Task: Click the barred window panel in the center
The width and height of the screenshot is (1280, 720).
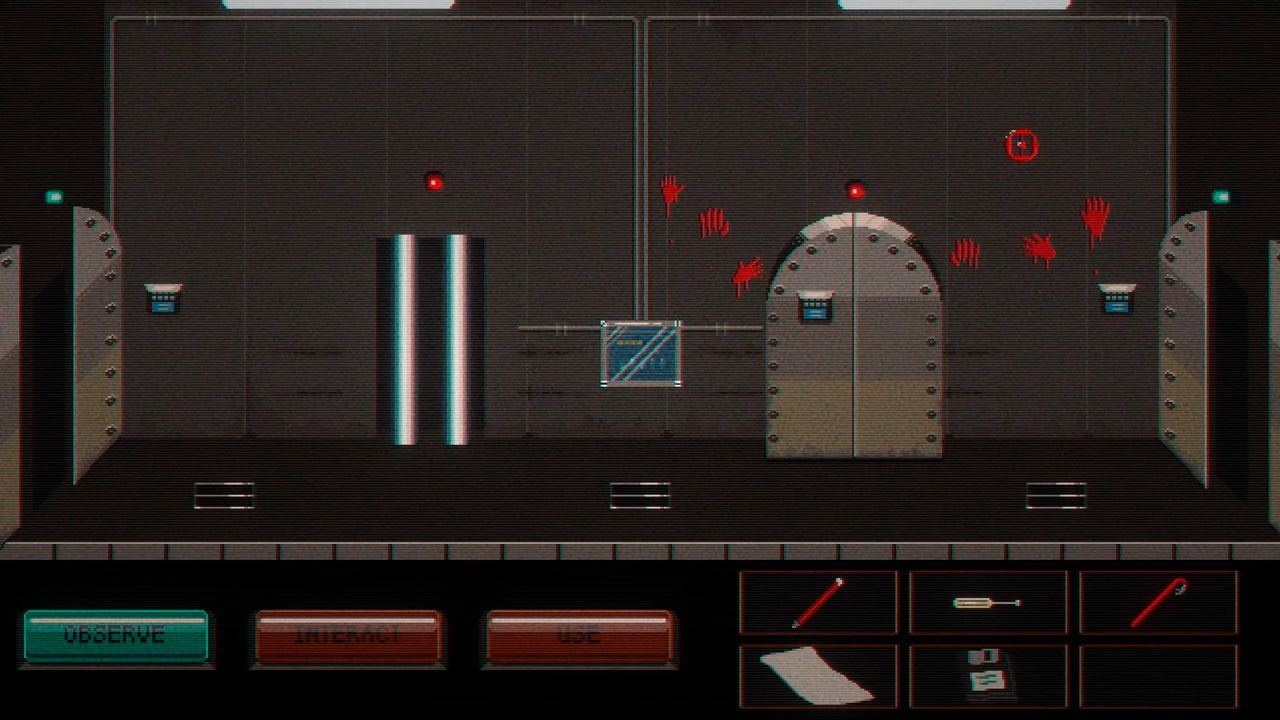Action: click(641, 355)
